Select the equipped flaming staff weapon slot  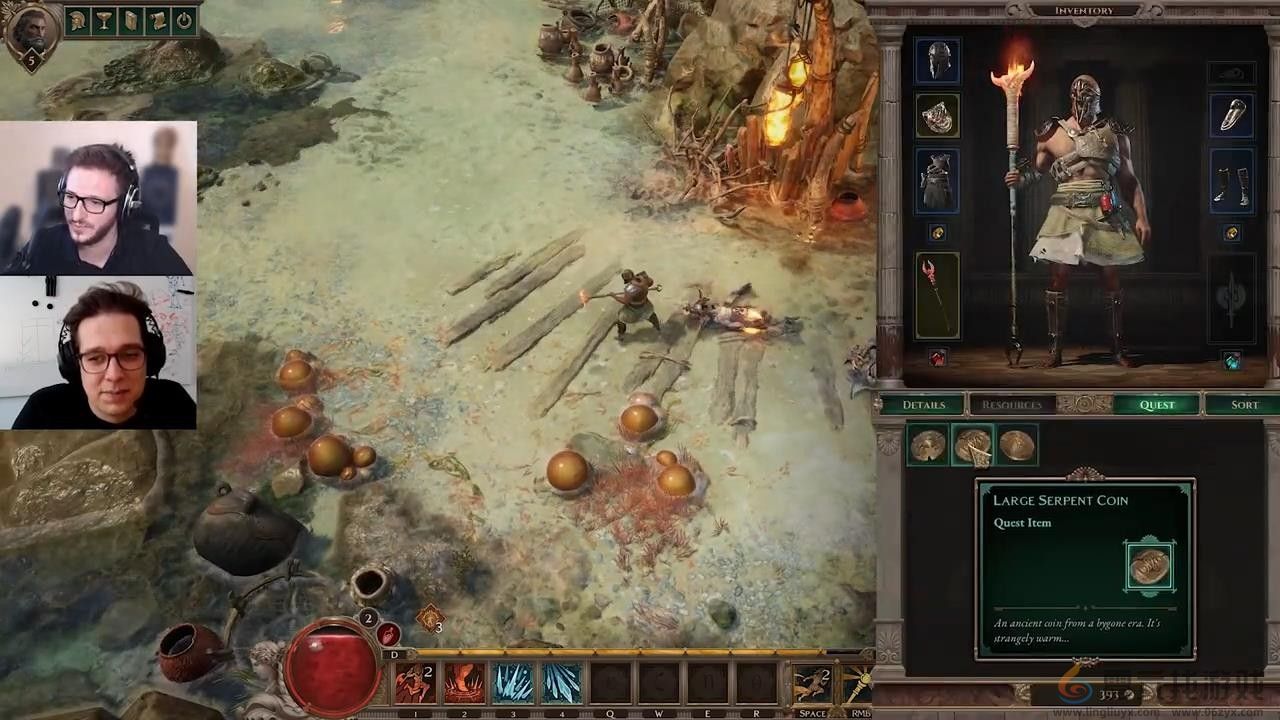(x=937, y=296)
